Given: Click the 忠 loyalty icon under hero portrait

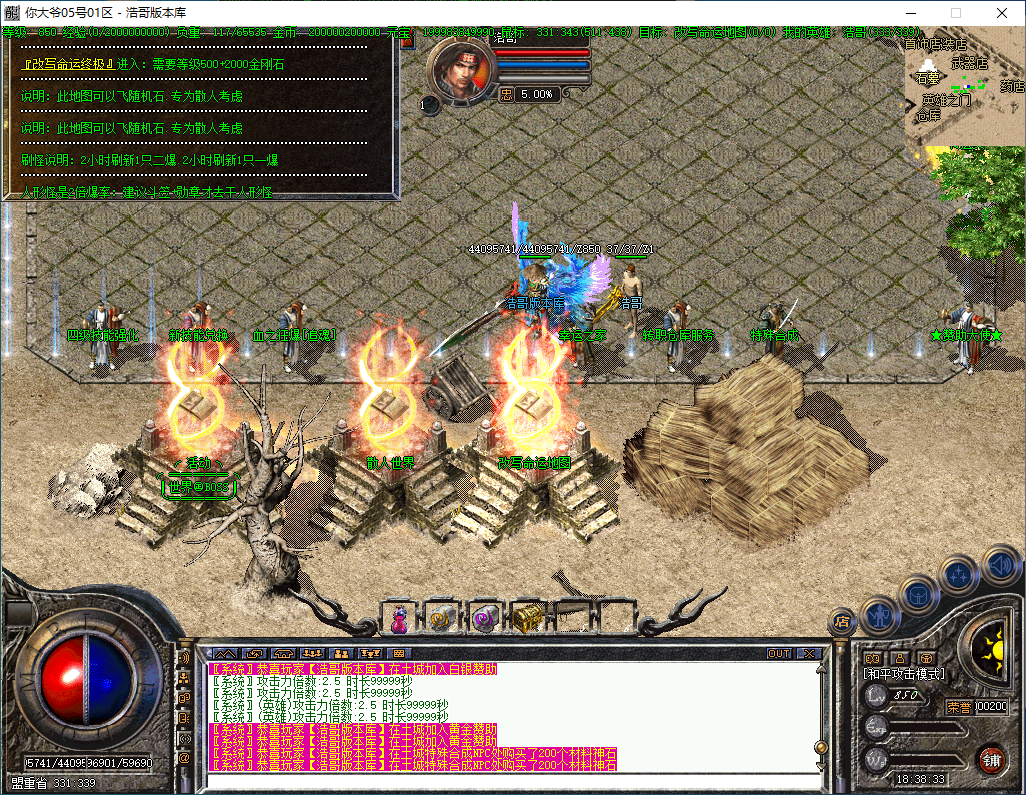Looking at the screenshot, I should coord(506,94).
